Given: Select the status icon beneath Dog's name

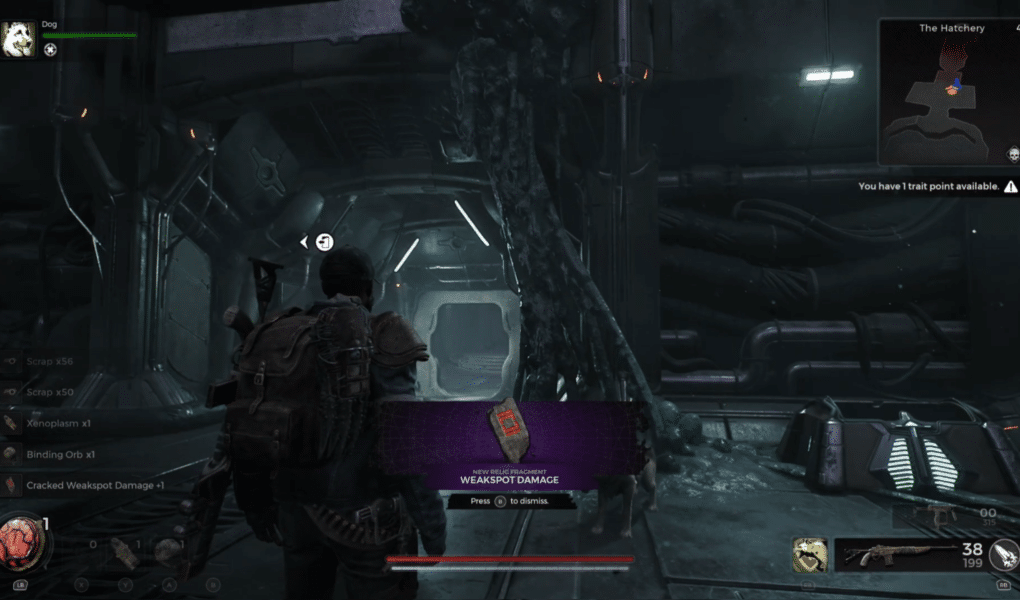Looking at the screenshot, I should pos(50,49).
